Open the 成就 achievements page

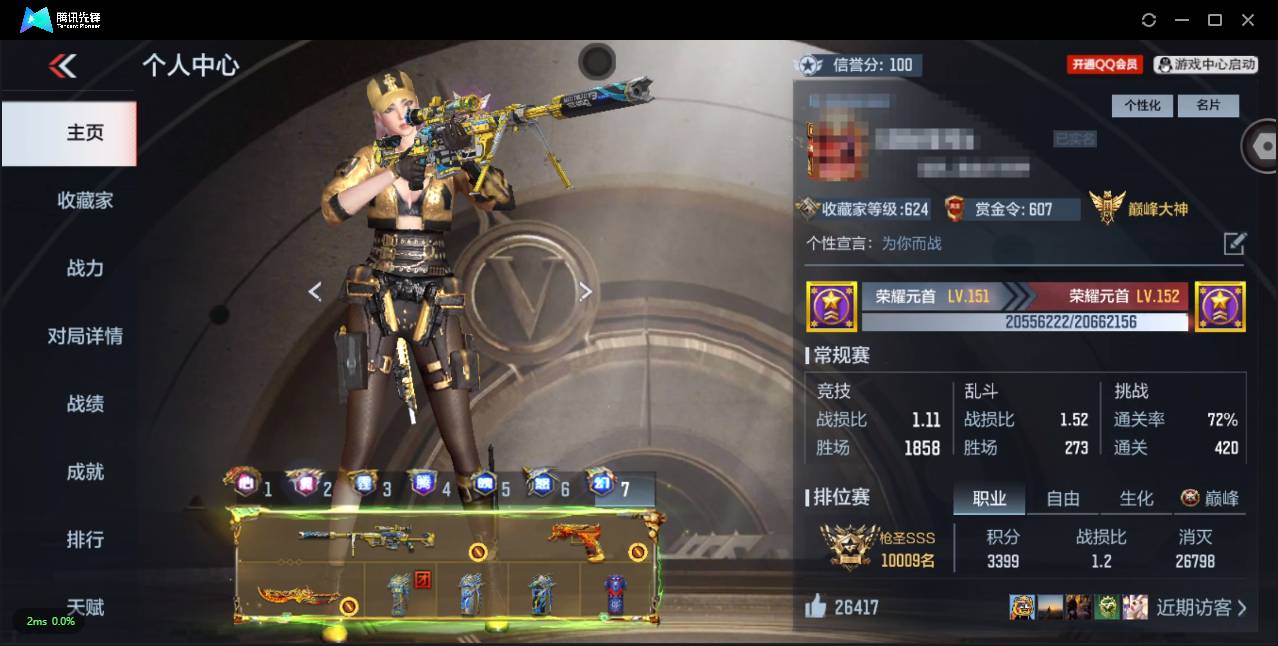coord(85,472)
